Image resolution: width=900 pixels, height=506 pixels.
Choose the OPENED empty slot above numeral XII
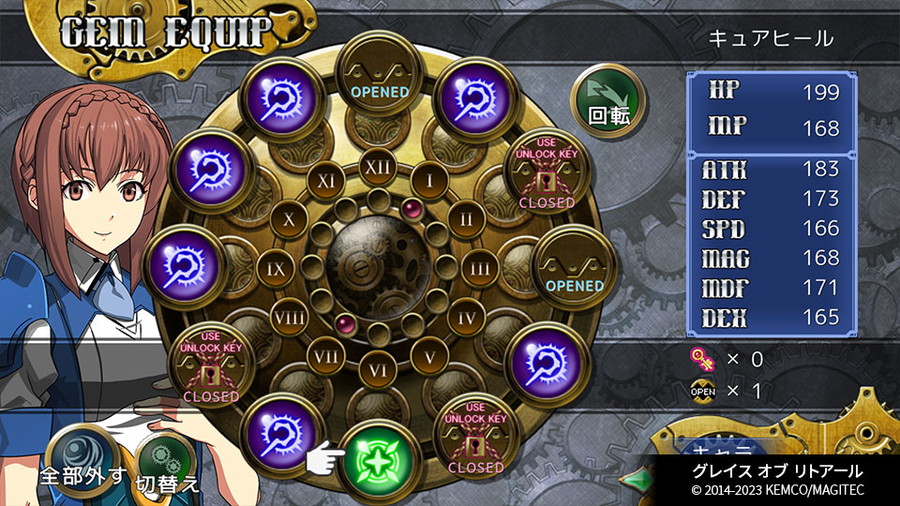[379, 77]
